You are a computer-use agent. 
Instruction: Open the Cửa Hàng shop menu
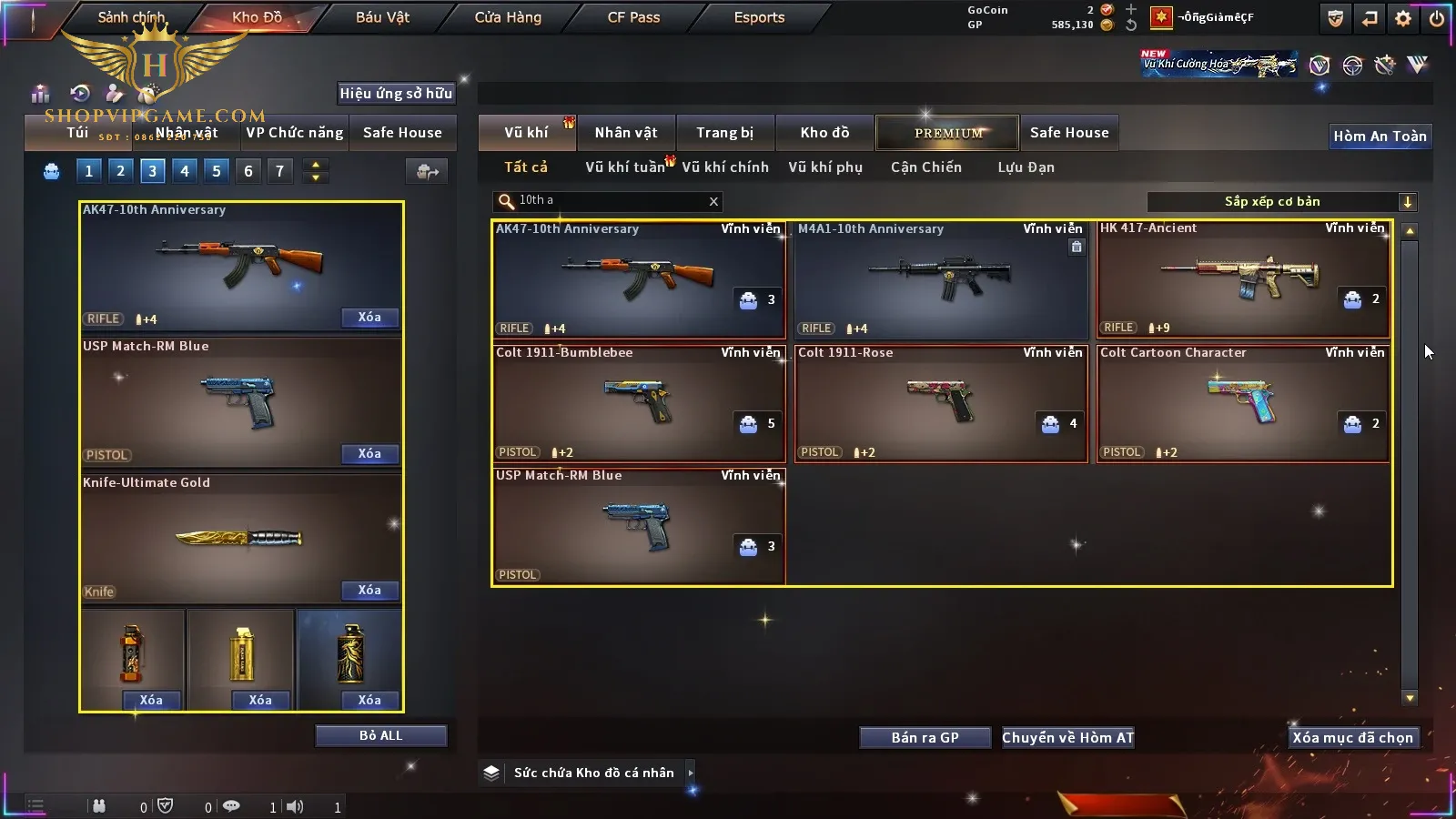point(508,17)
